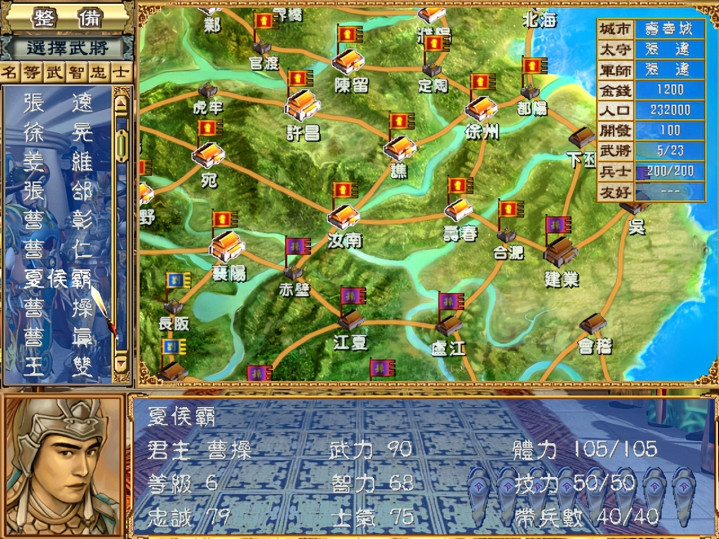
Task: Select 曹操 in the general list
Action: [56, 306]
